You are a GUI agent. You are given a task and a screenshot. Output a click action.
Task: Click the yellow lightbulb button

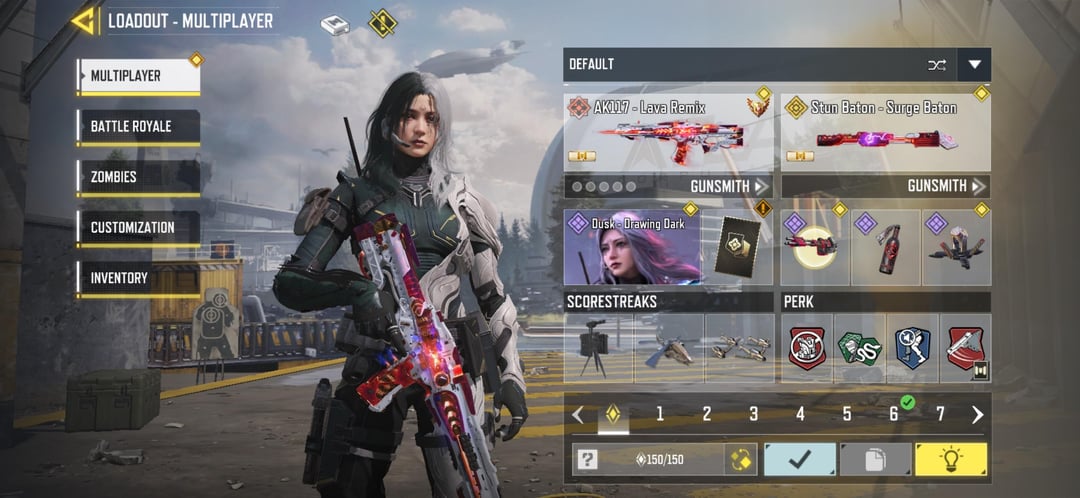950,459
